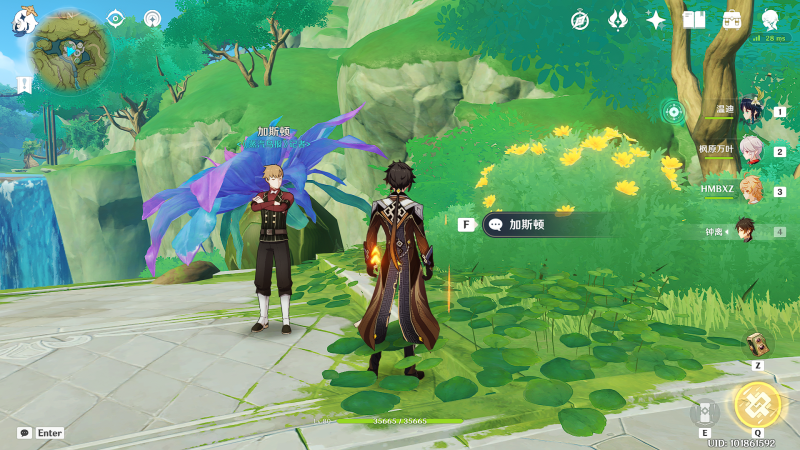Open the compass icon in top bar
Viewport: 800px width, 450px height.
click(580, 20)
